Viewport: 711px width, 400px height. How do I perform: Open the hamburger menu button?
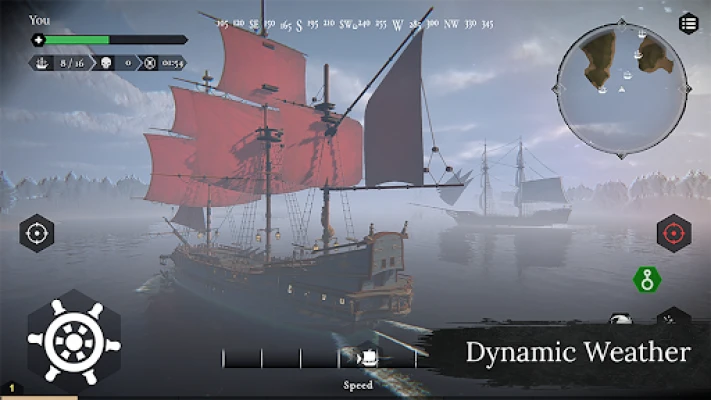coord(688,23)
